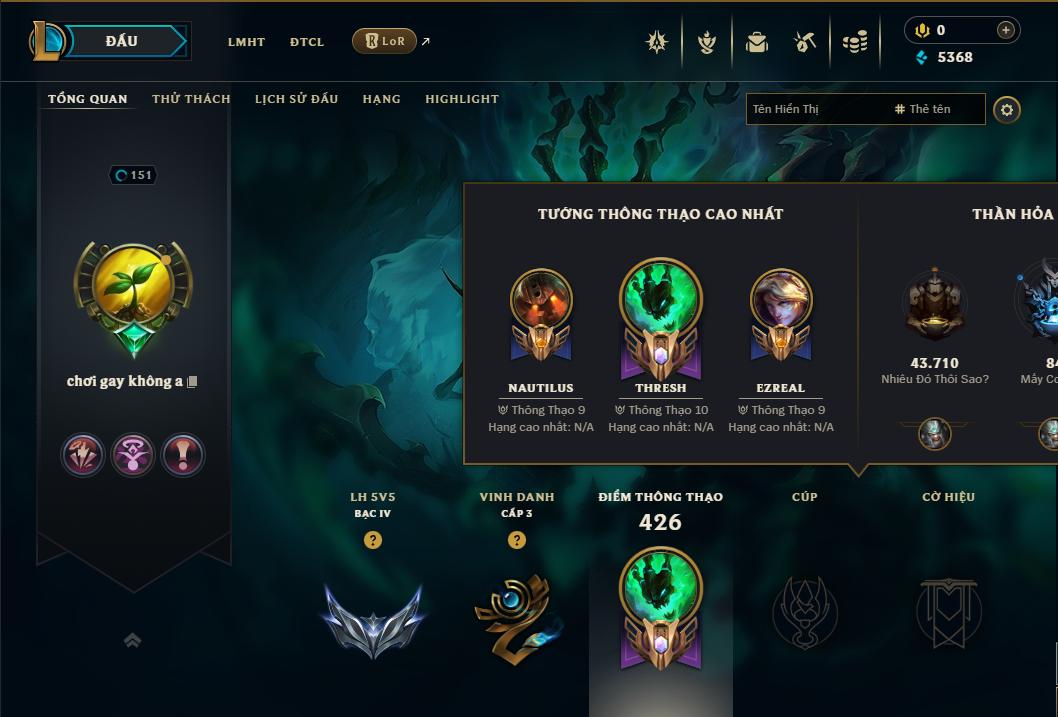The width and height of the screenshot is (1058, 717).
Task: Open the profile settings gear
Action: pos(1007,109)
